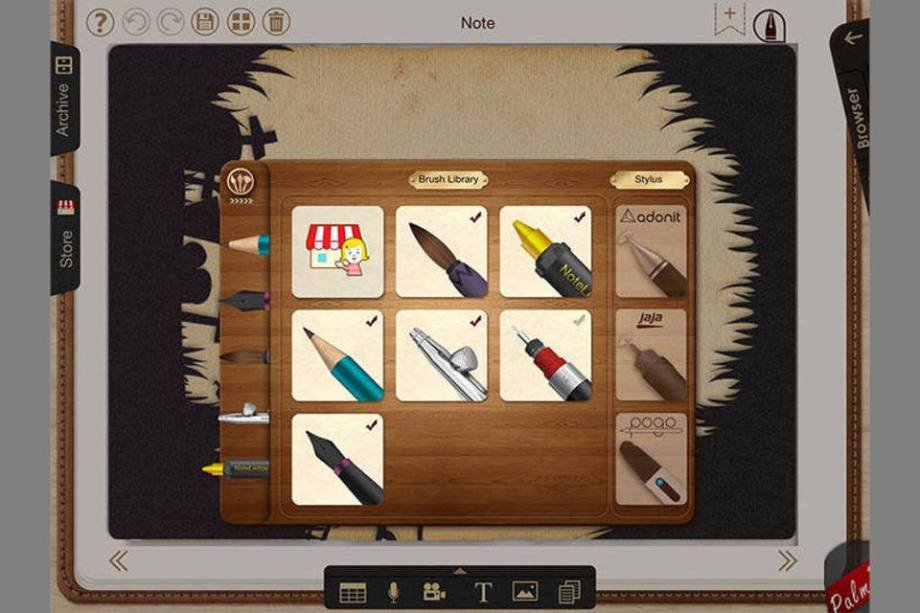Screen dimensions: 920x613
Task: Insert text with the T tool
Action: 482,592
